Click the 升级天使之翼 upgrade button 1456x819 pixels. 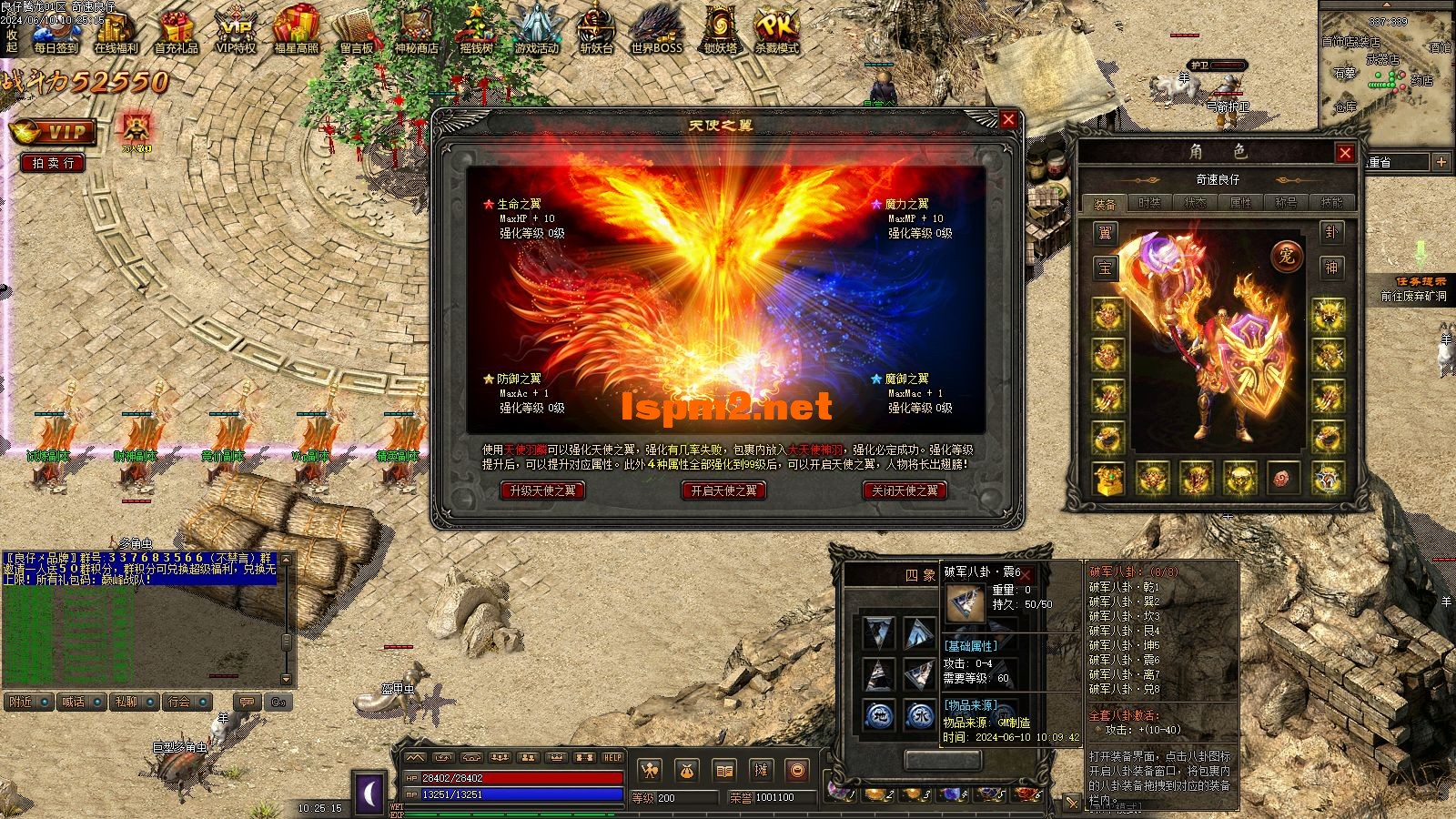pos(542,490)
